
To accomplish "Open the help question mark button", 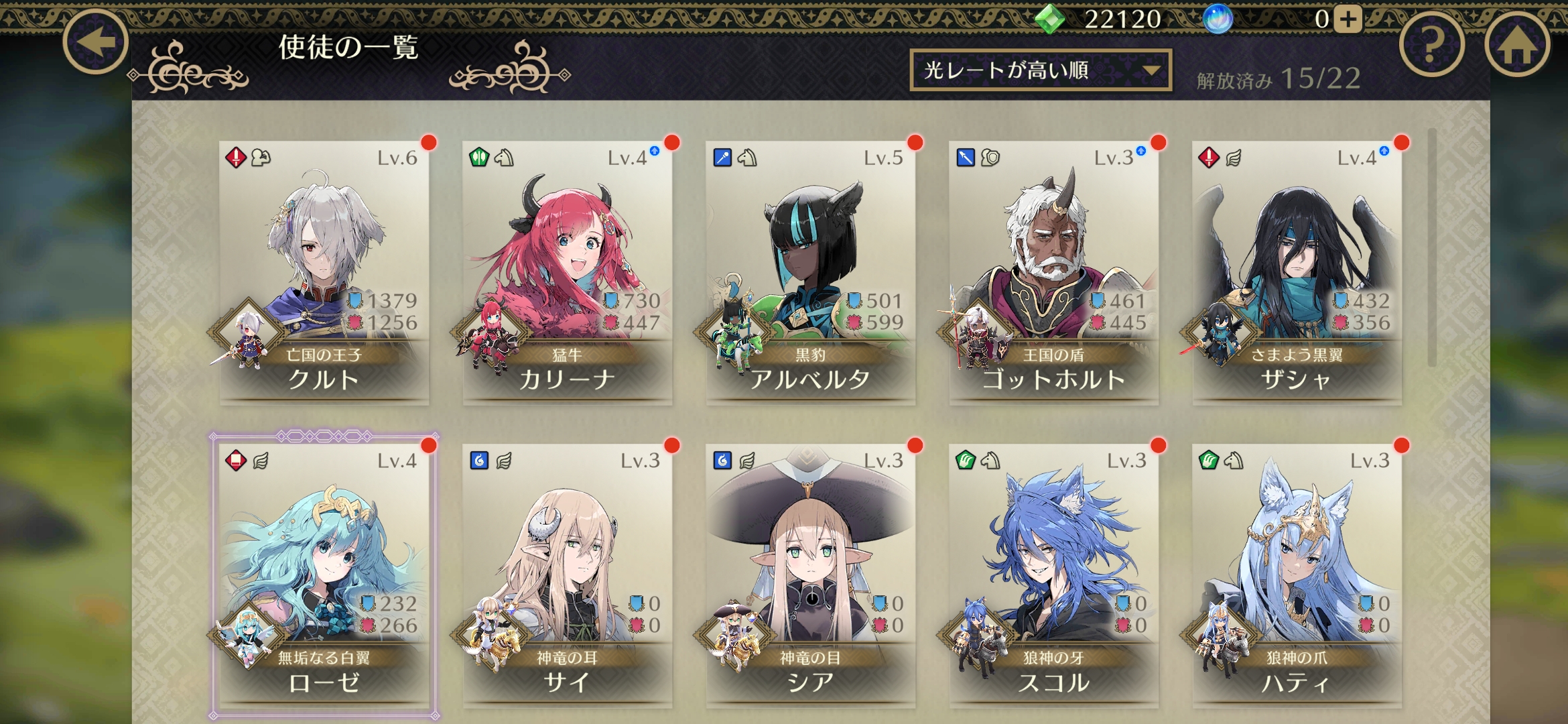I will [1432, 45].
